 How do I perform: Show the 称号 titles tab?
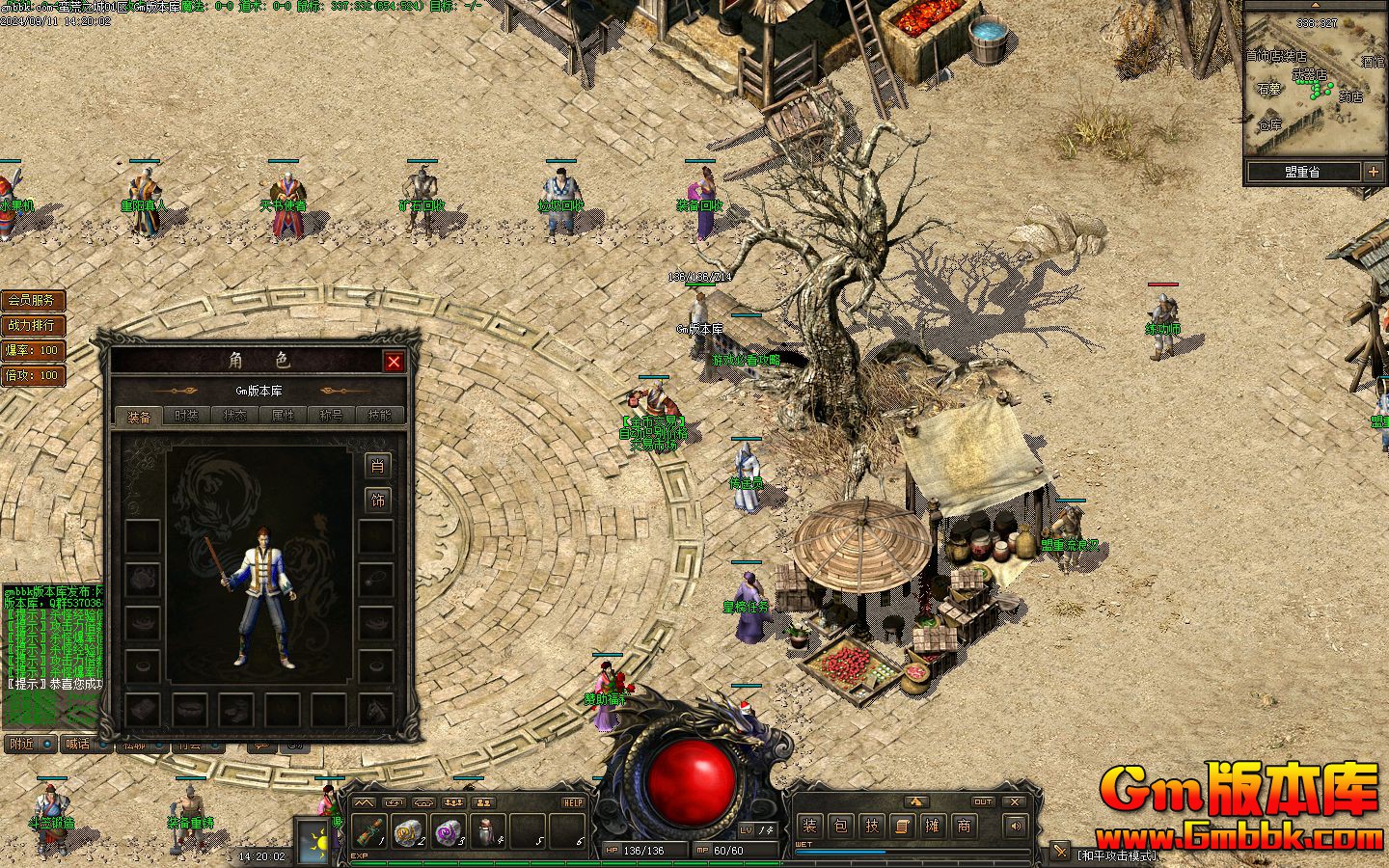332,417
